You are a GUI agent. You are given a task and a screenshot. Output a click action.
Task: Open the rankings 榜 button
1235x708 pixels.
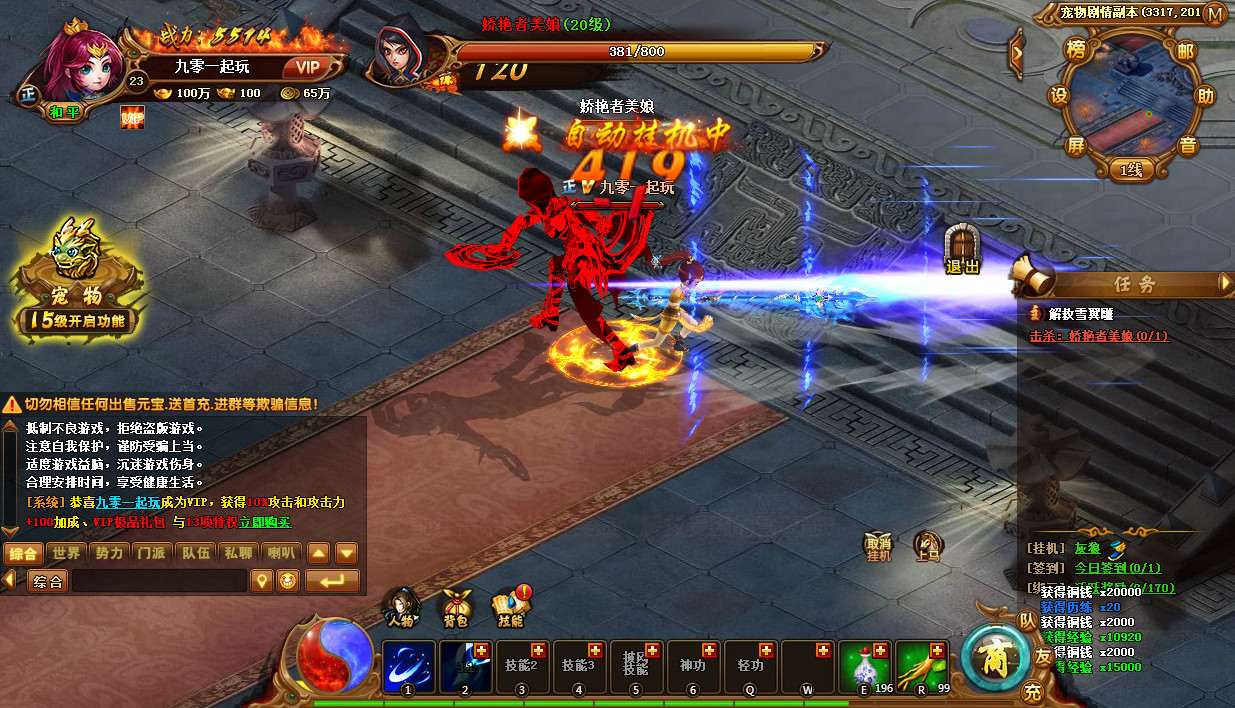[x=1077, y=50]
